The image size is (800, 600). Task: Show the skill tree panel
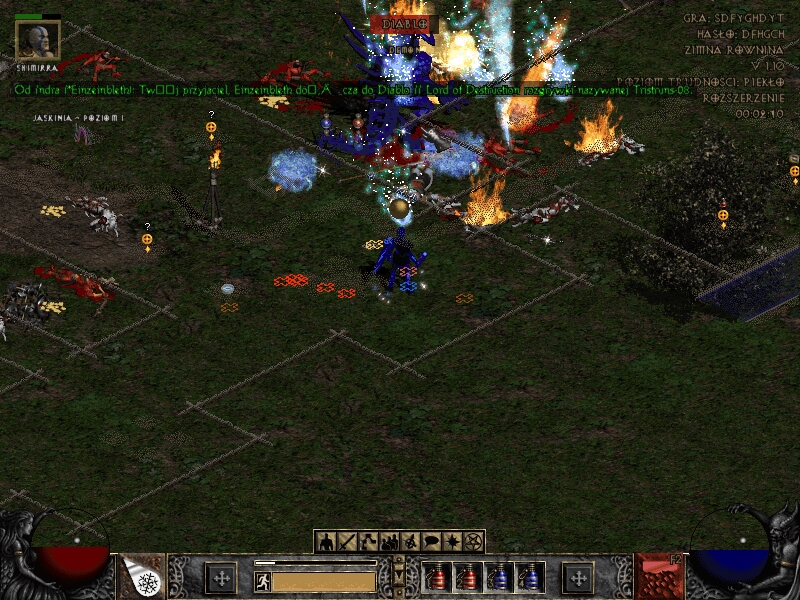[x=368, y=542]
